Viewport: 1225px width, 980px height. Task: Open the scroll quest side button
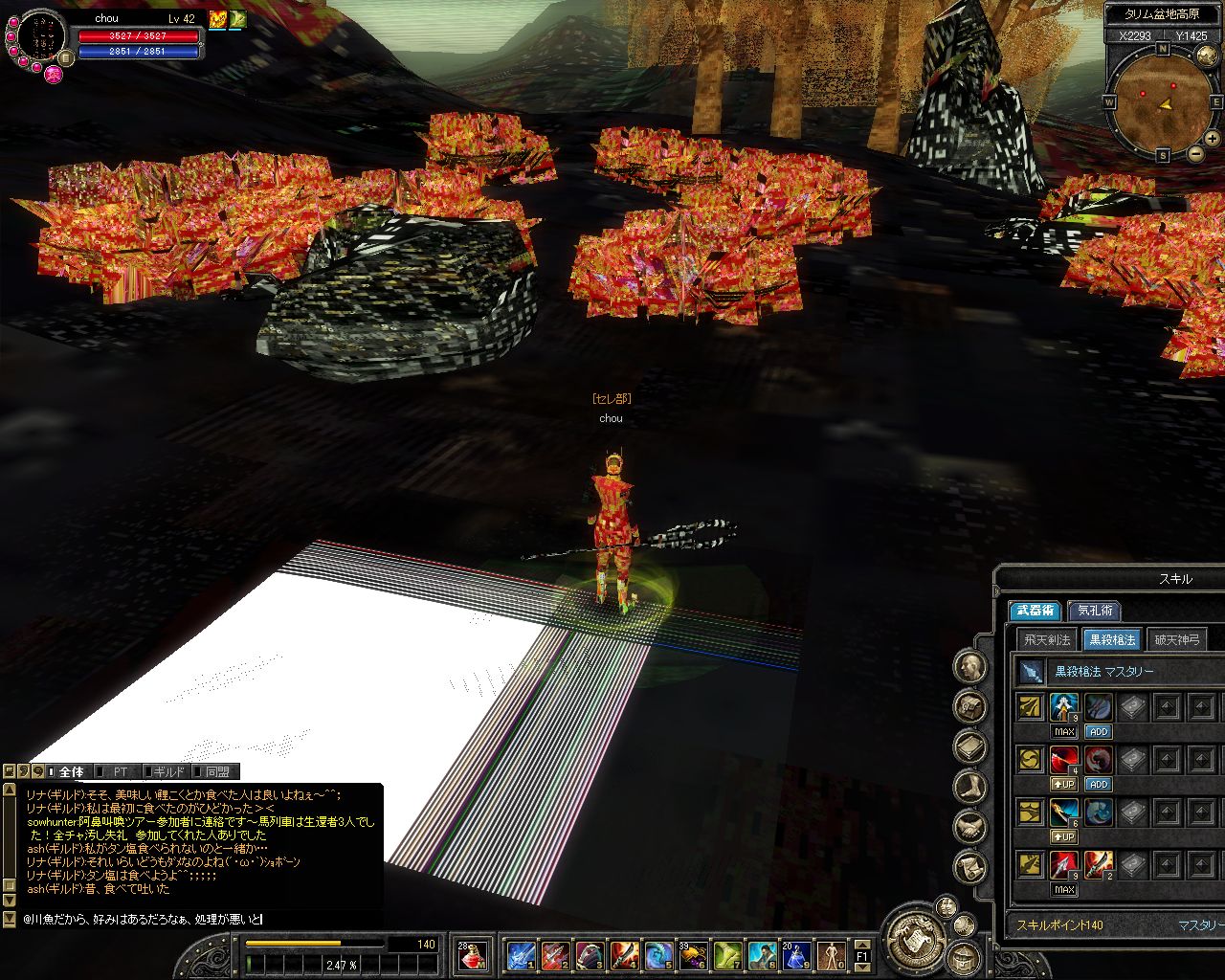pos(970,868)
